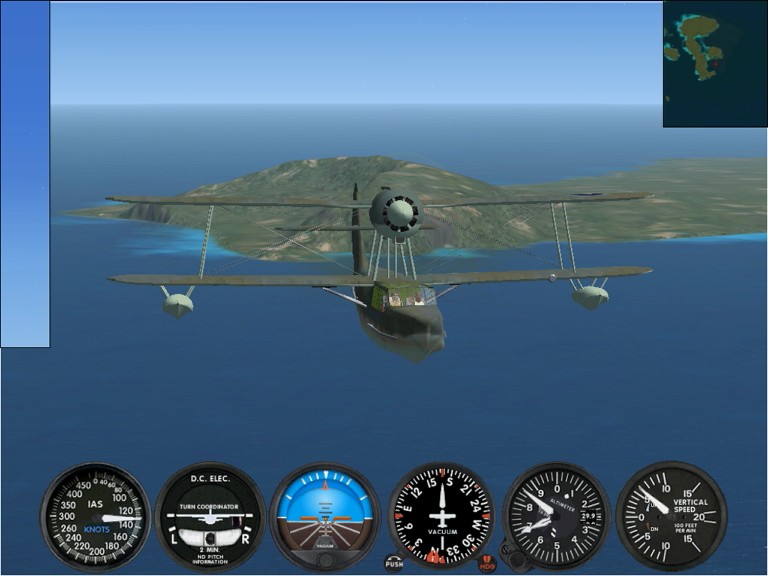The image size is (768, 576).
Task: Open the island minimap
Action: pyautogui.click(x=714, y=64)
